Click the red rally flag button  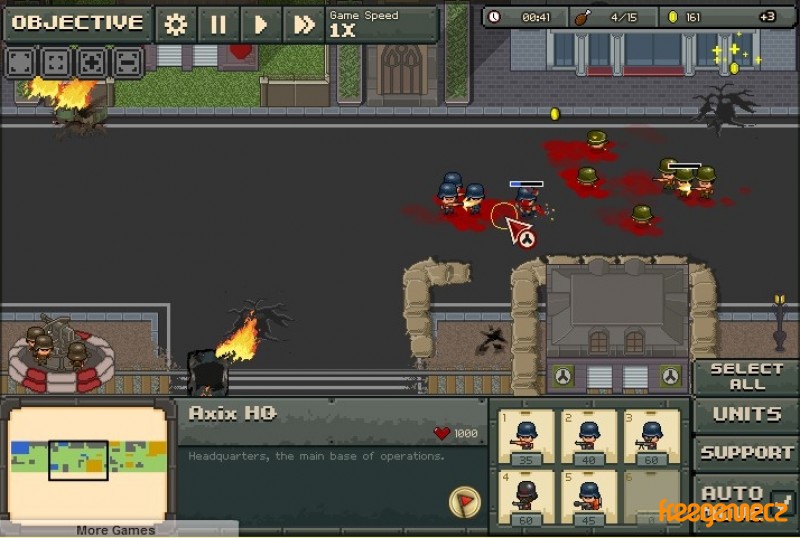click(x=463, y=500)
